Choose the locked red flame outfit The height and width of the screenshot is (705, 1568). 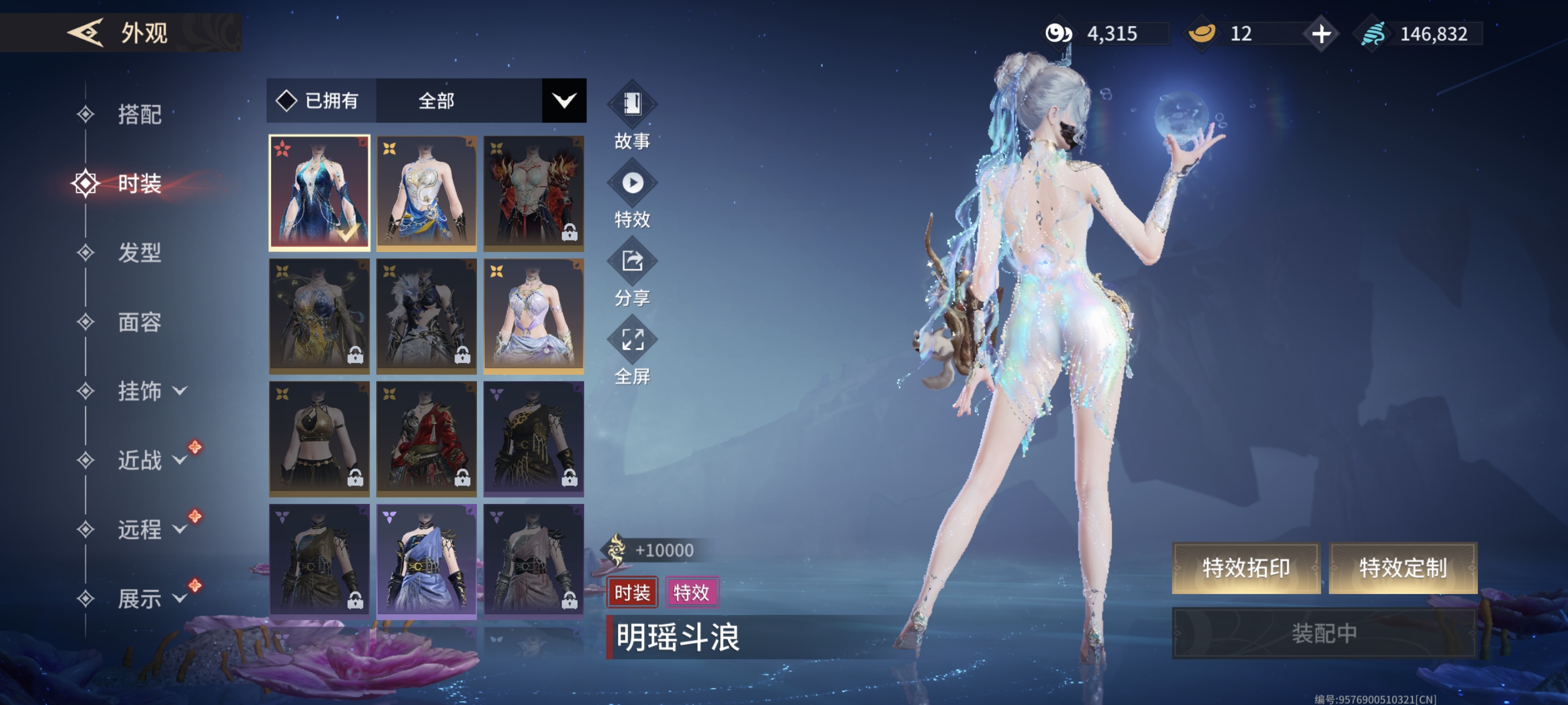pyautogui.click(x=533, y=193)
